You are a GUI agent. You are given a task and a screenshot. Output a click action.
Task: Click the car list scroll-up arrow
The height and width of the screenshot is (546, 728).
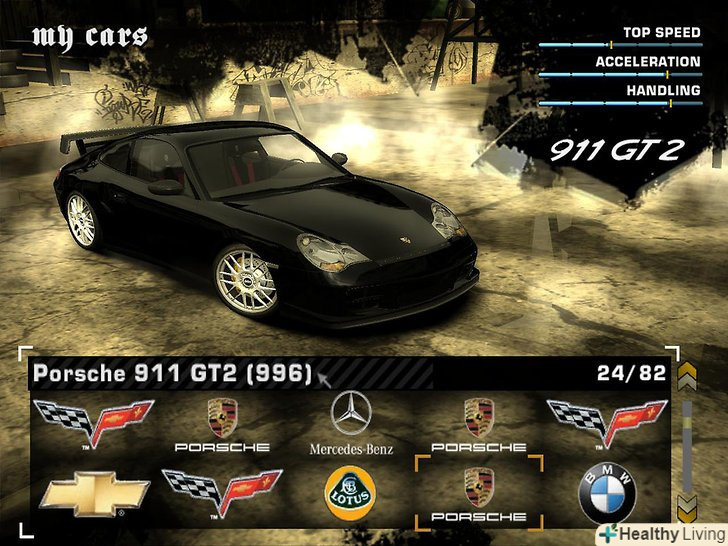point(687,377)
